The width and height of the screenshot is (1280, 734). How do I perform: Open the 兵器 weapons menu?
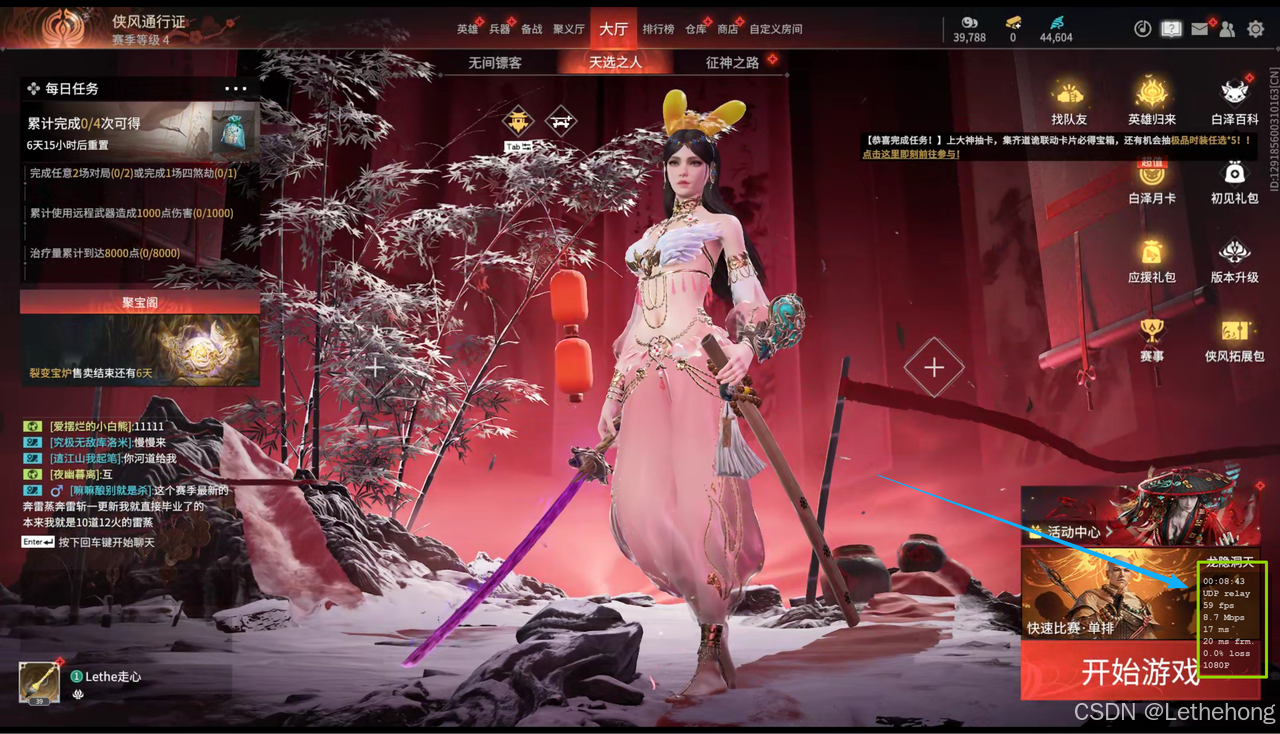click(x=499, y=29)
